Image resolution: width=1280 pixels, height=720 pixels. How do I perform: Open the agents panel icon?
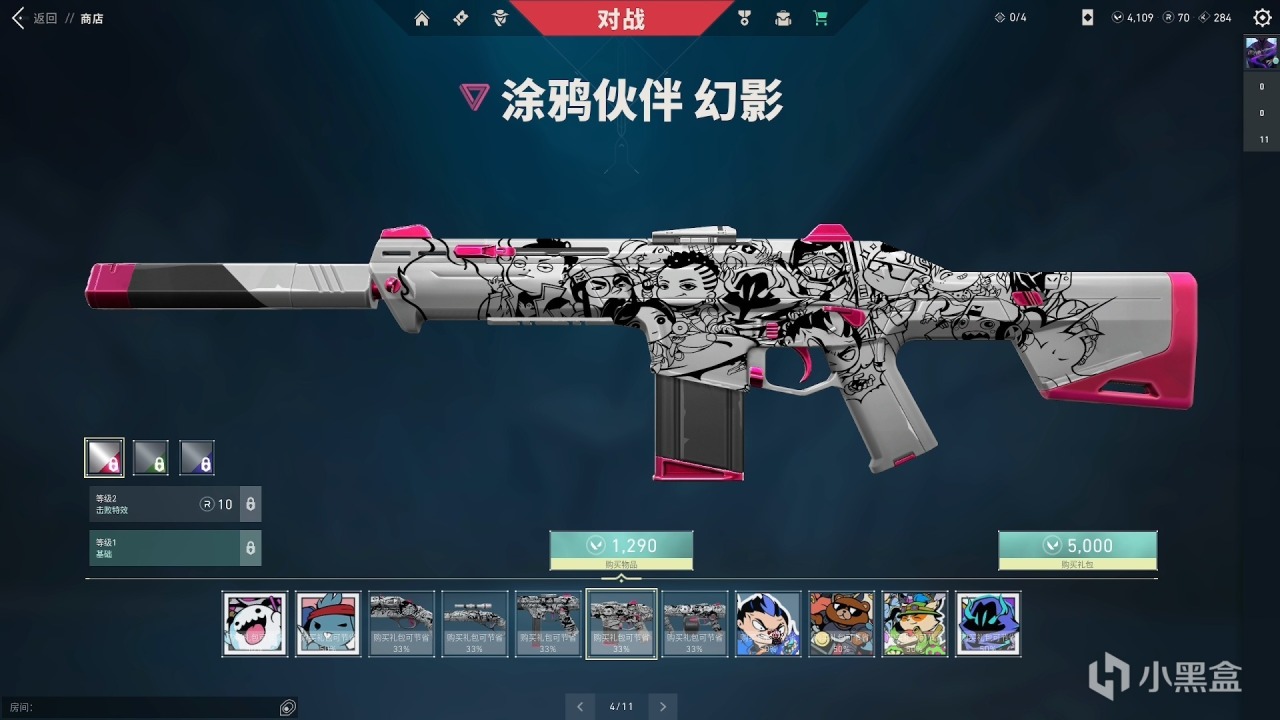(x=498, y=17)
